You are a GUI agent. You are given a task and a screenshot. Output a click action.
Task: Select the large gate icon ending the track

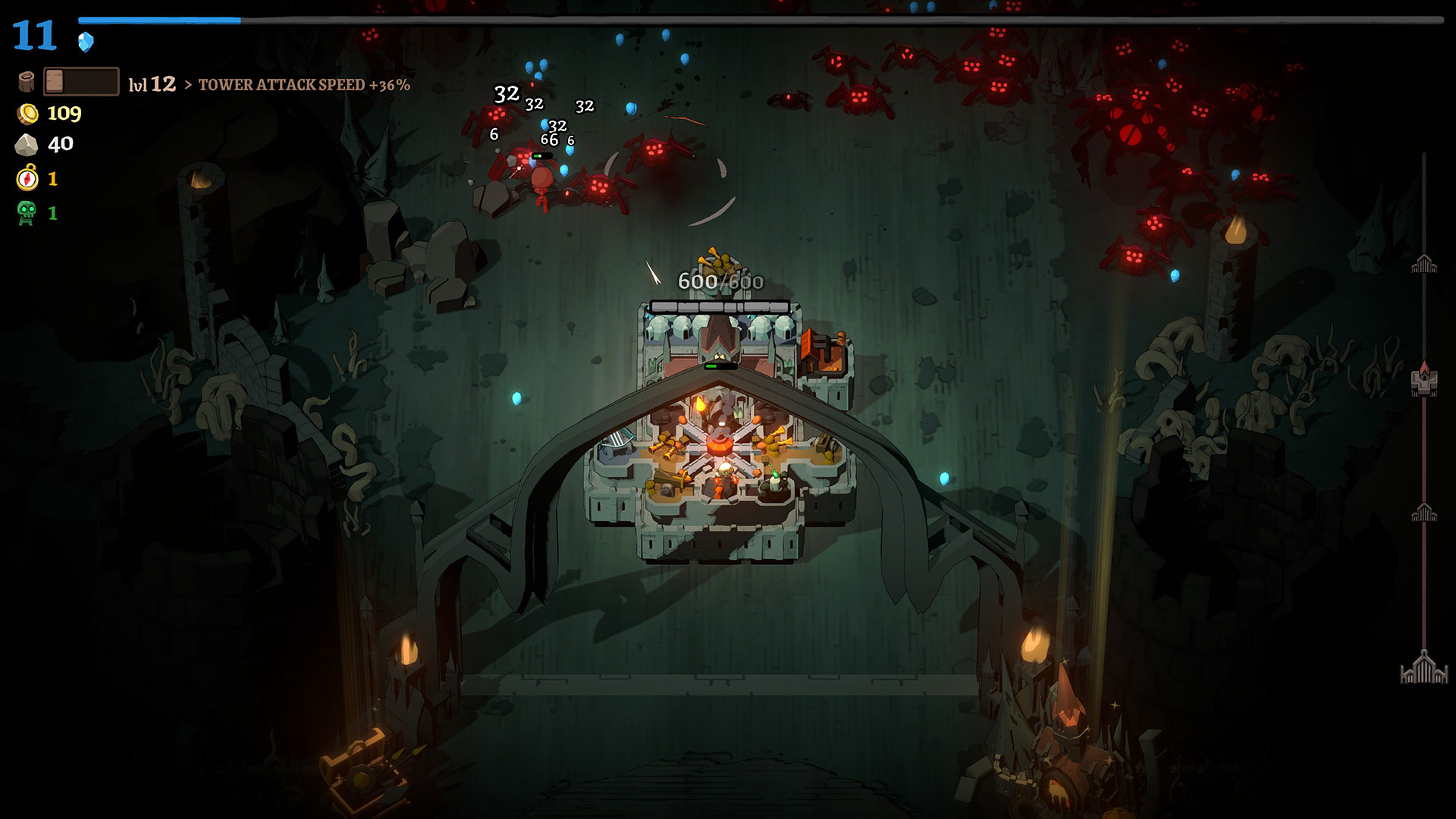[1424, 668]
